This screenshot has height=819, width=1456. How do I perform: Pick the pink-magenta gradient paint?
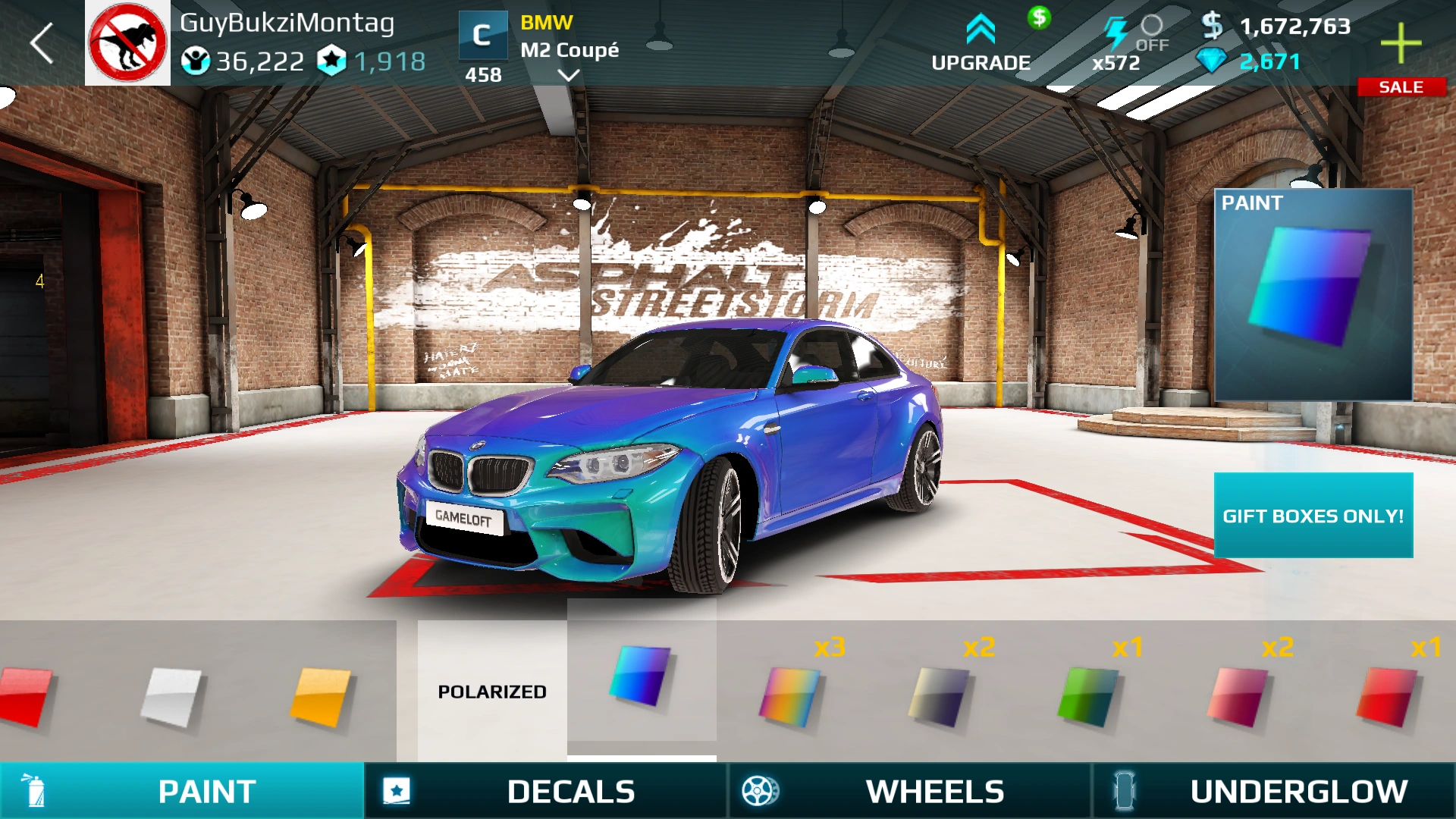(1237, 695)
